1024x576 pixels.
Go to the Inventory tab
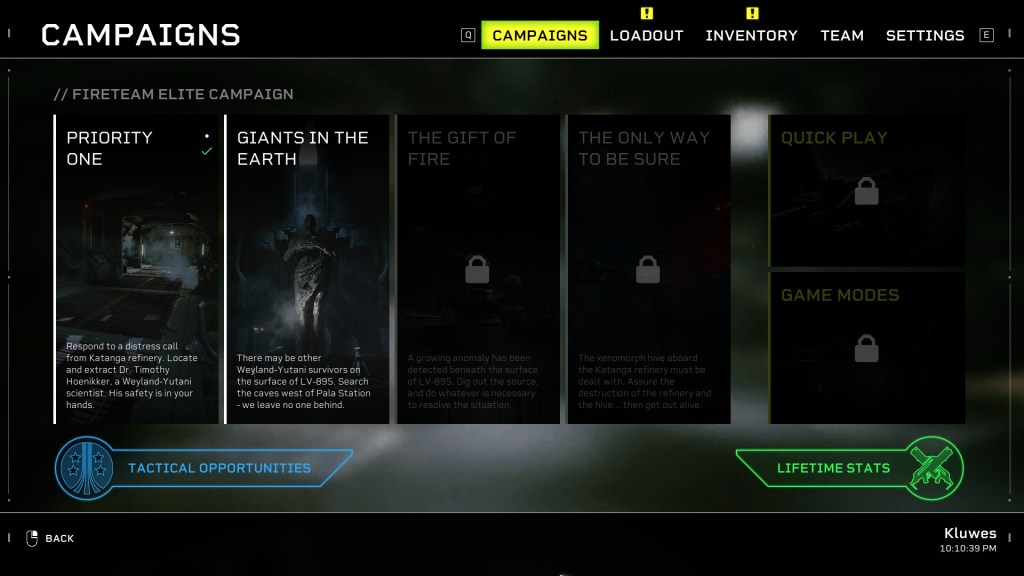tap(751, 35)
